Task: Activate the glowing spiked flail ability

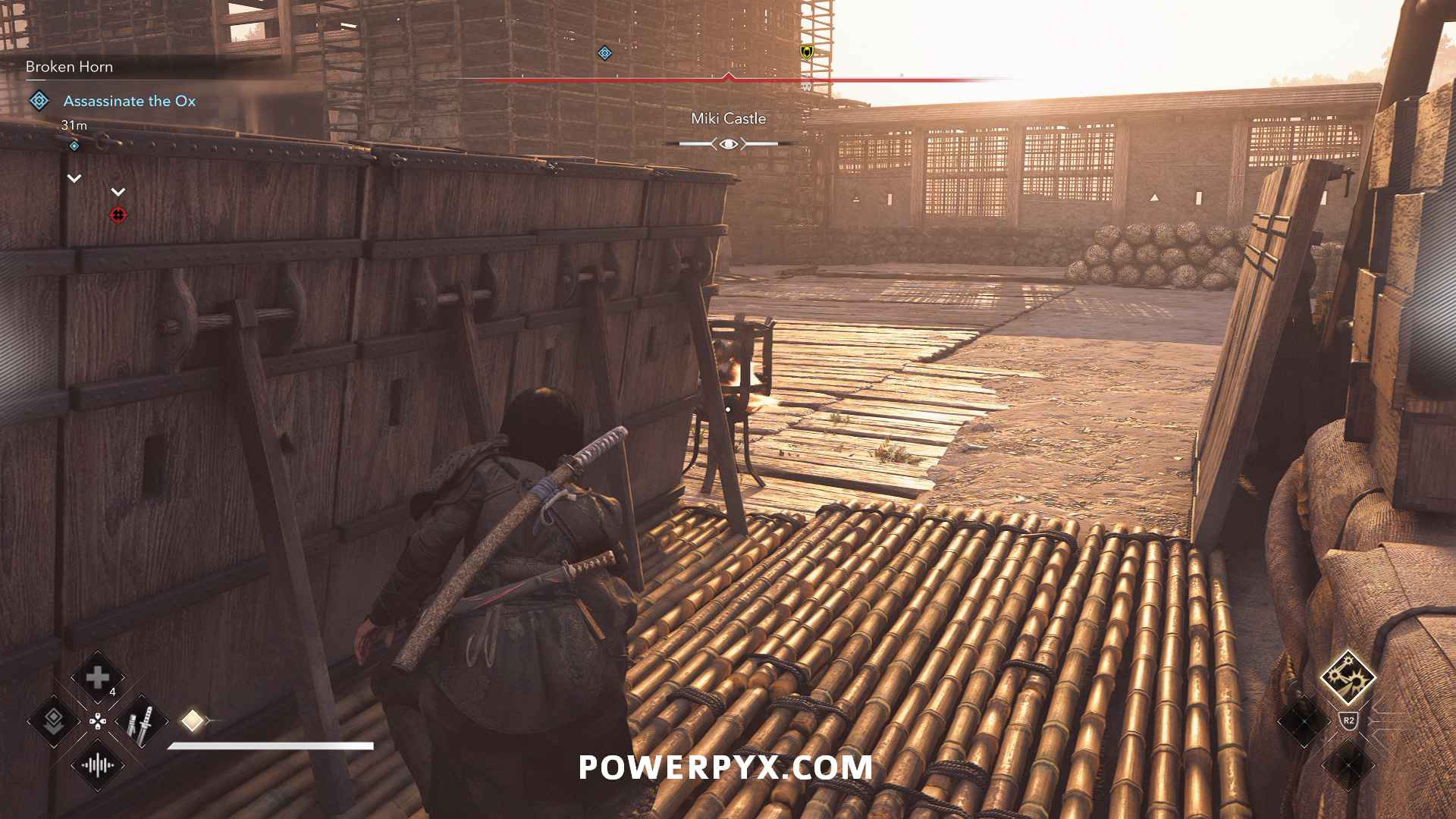Action: (1348, 676)
